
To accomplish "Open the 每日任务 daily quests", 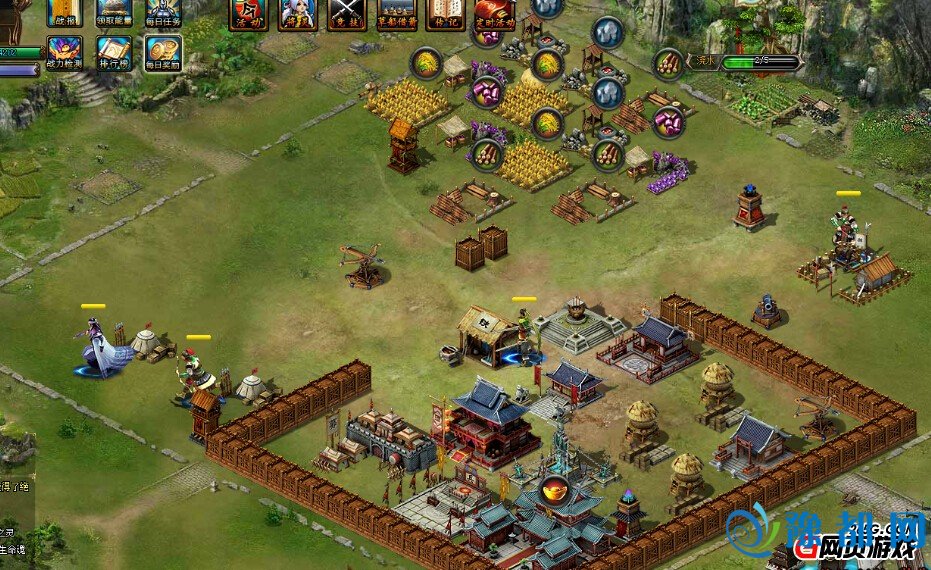I will pos(163,12).
